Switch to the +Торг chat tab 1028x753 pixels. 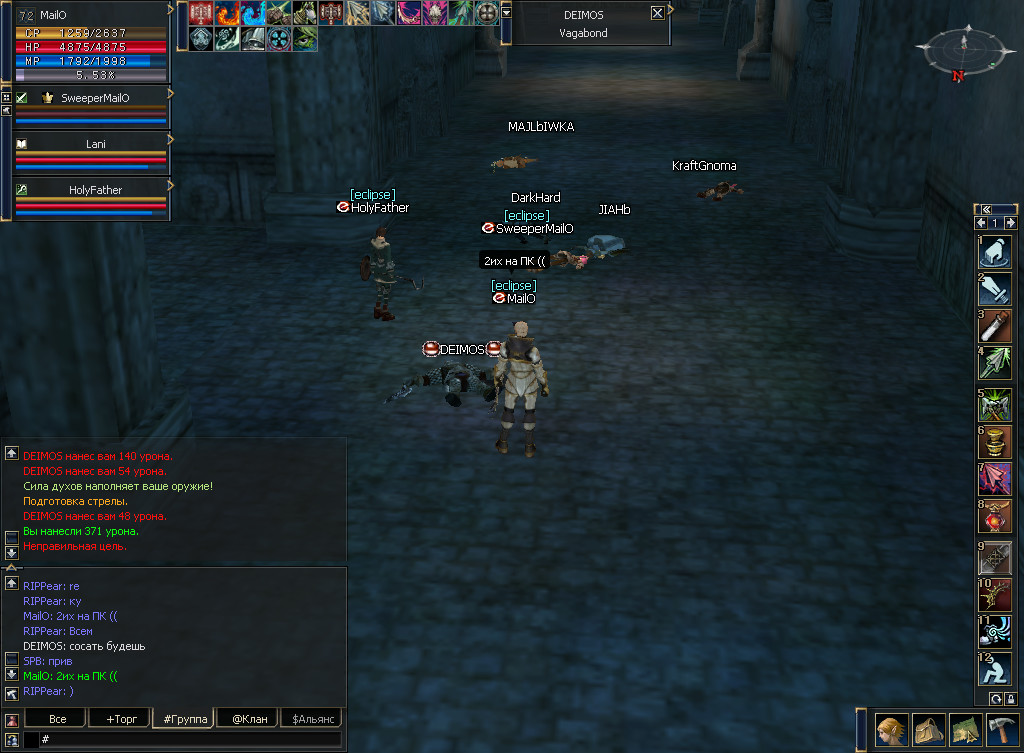tap(118, 719)
